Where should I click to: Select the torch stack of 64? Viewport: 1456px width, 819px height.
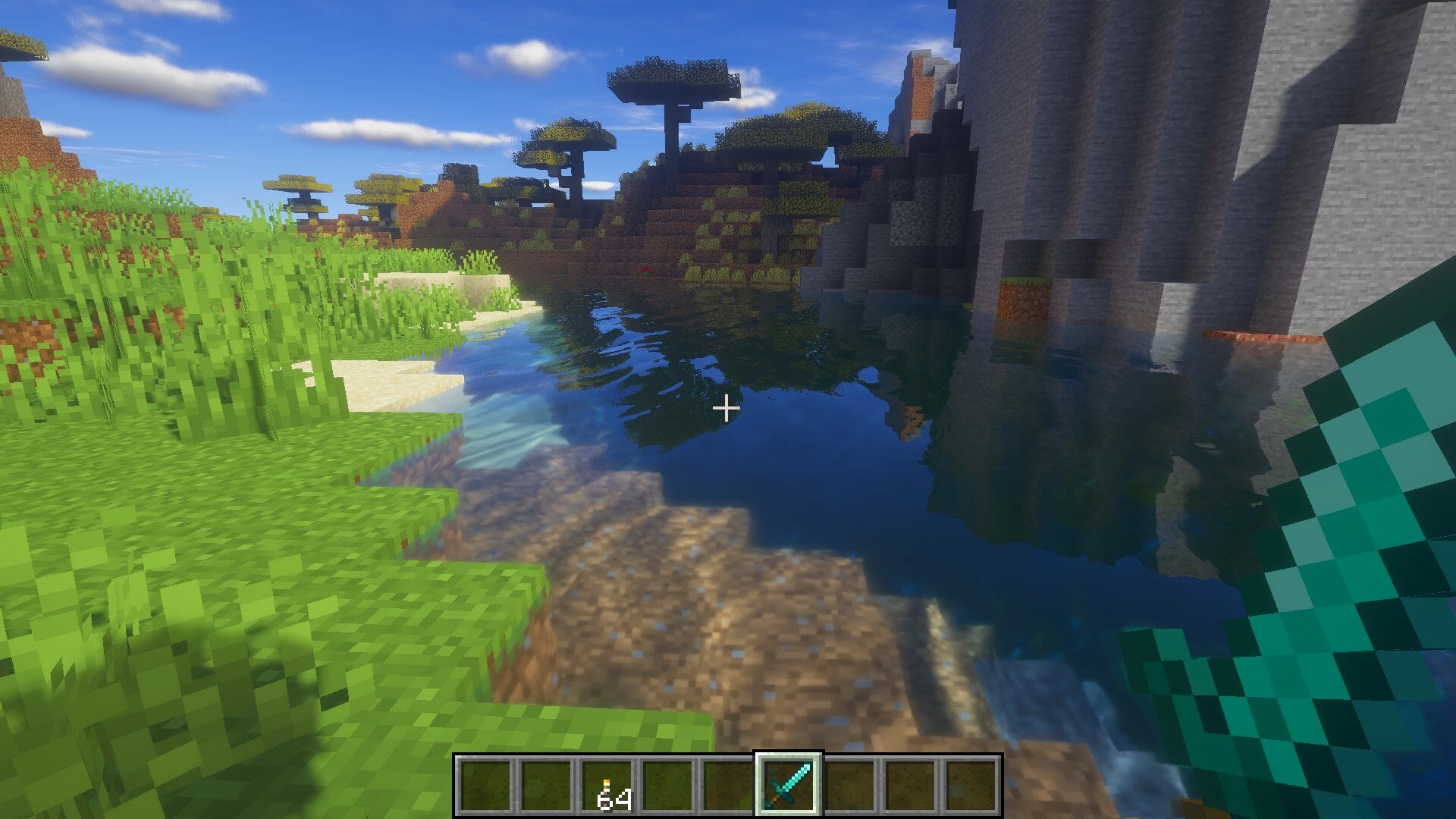(x=607, y=786)
